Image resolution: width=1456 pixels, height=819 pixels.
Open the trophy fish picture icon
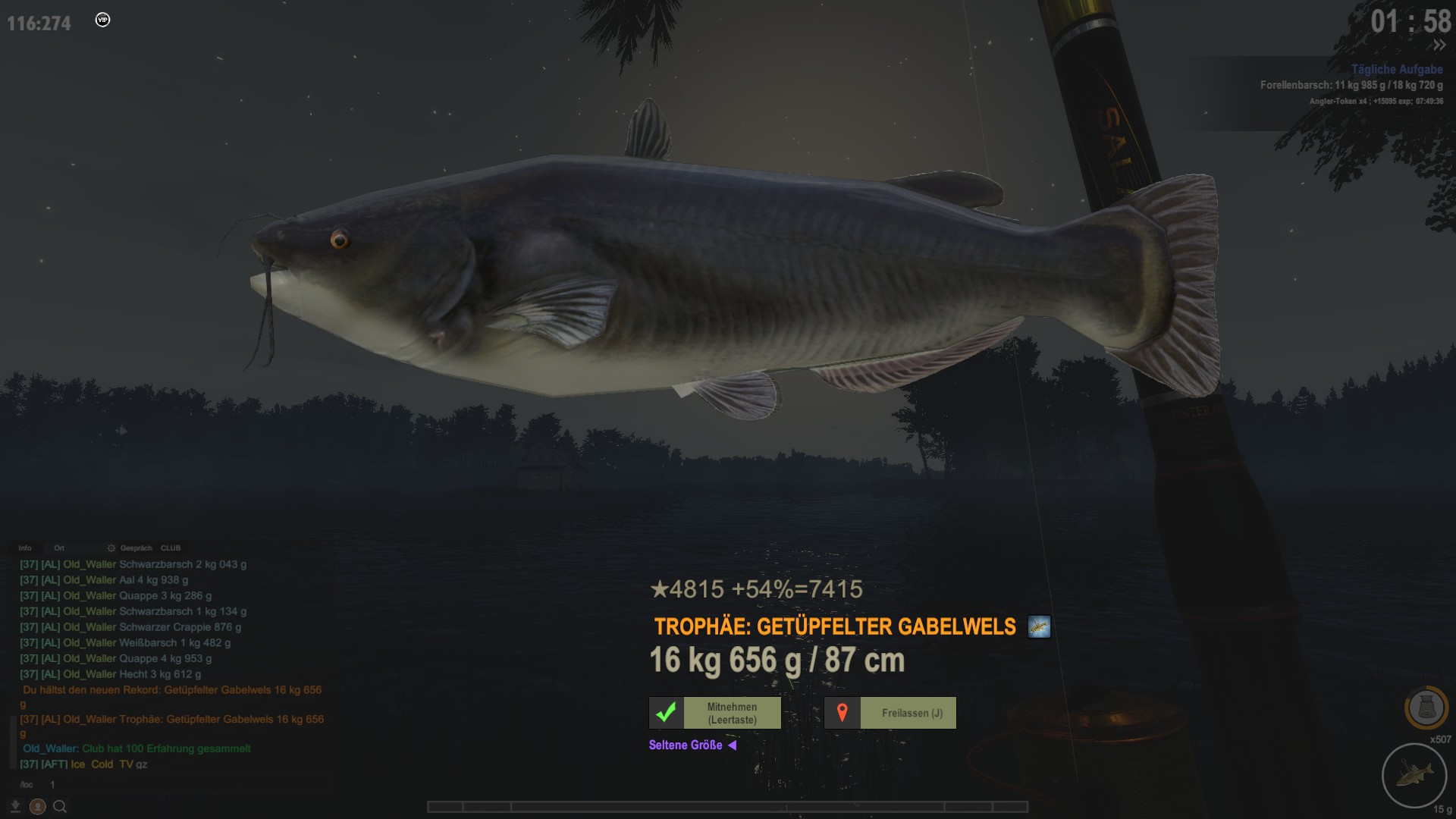click(1039, 627)
